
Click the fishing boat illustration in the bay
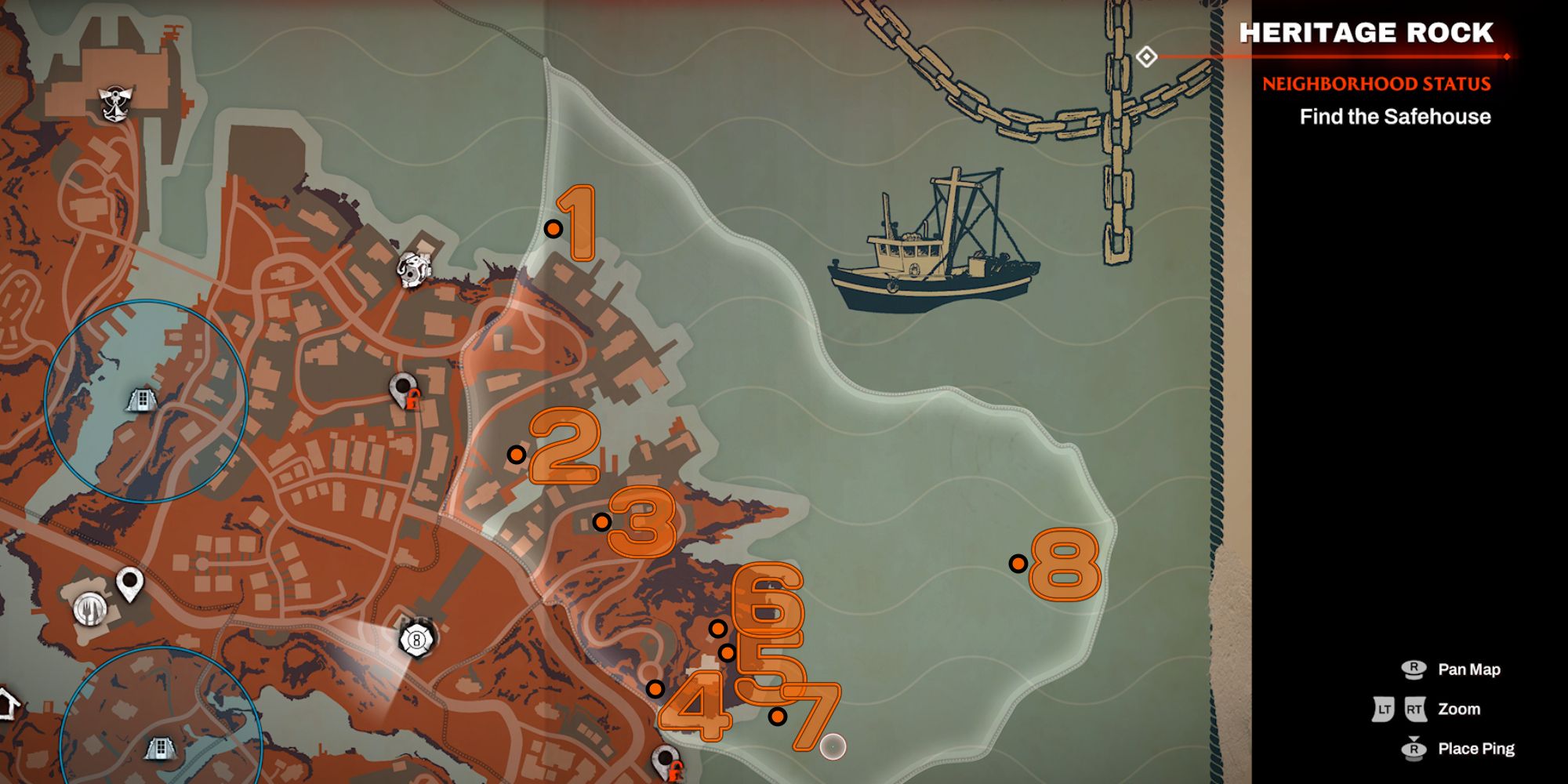pos(933,243)
